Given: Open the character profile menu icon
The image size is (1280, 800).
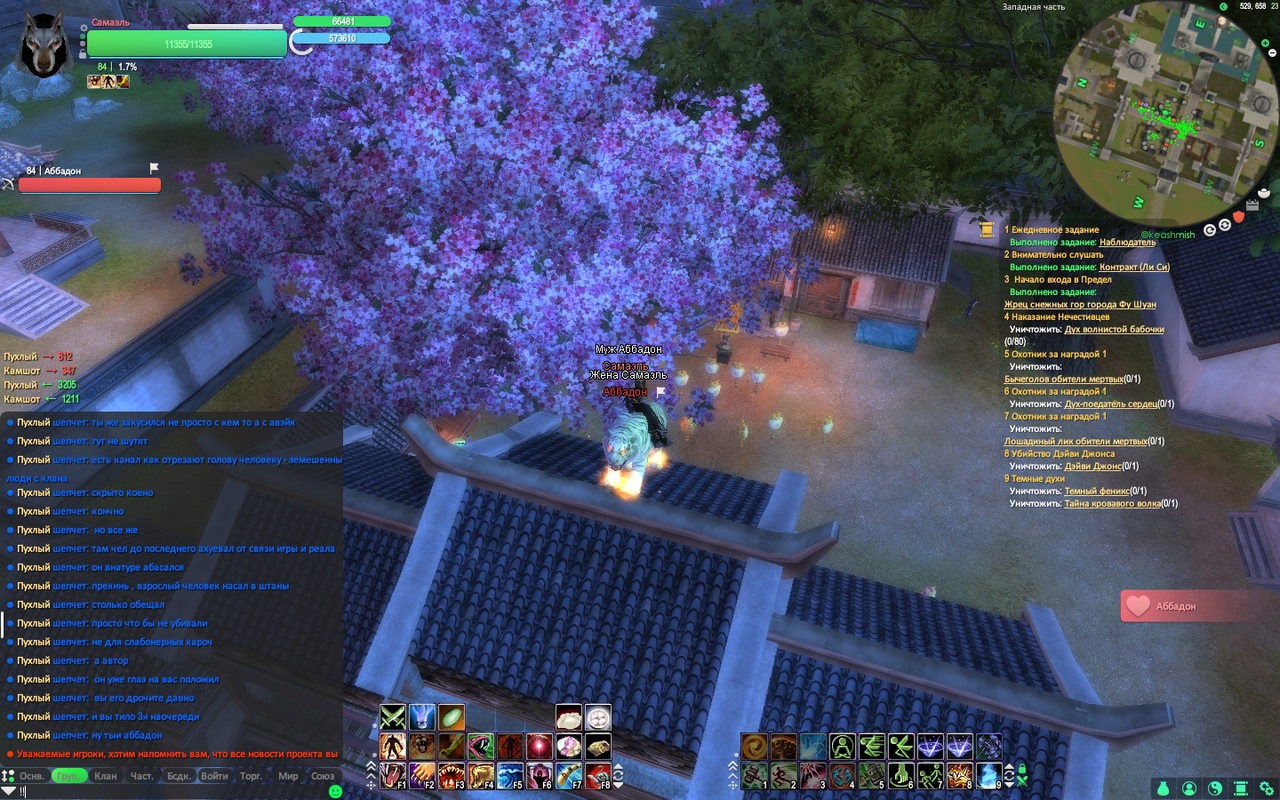Looking at the screenshot, I should point(1189,788).
